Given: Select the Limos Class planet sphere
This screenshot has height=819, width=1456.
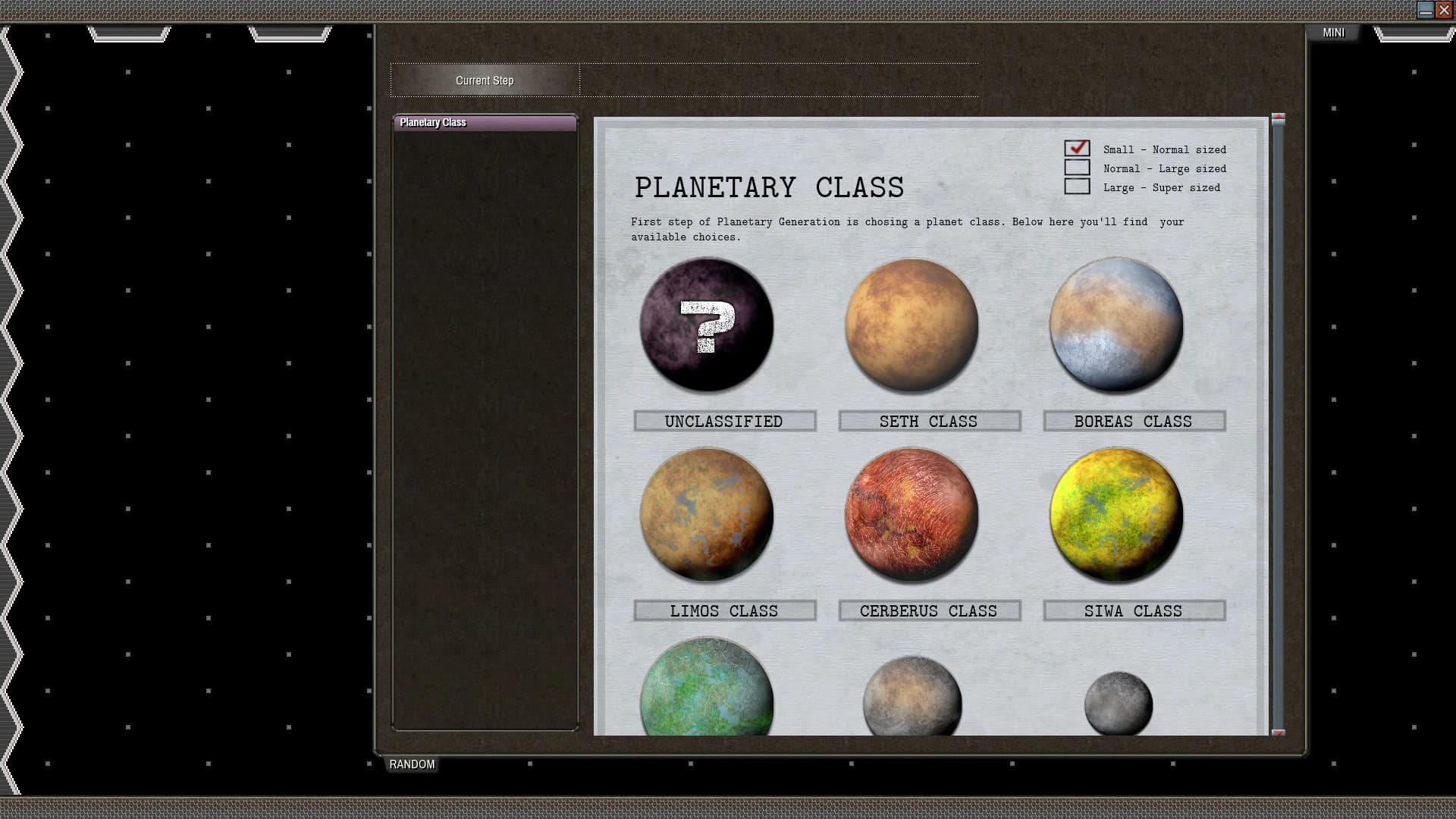Looking at the screenshot, I should click(706, 514).
